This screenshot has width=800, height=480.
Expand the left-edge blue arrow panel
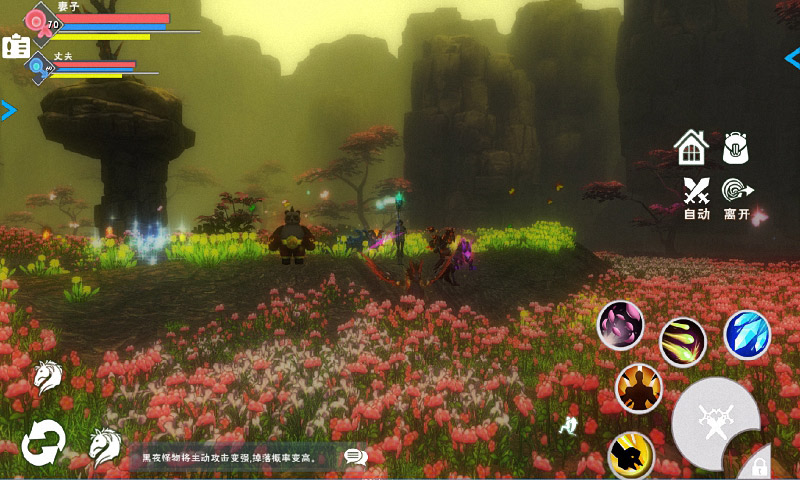[8, 110]
